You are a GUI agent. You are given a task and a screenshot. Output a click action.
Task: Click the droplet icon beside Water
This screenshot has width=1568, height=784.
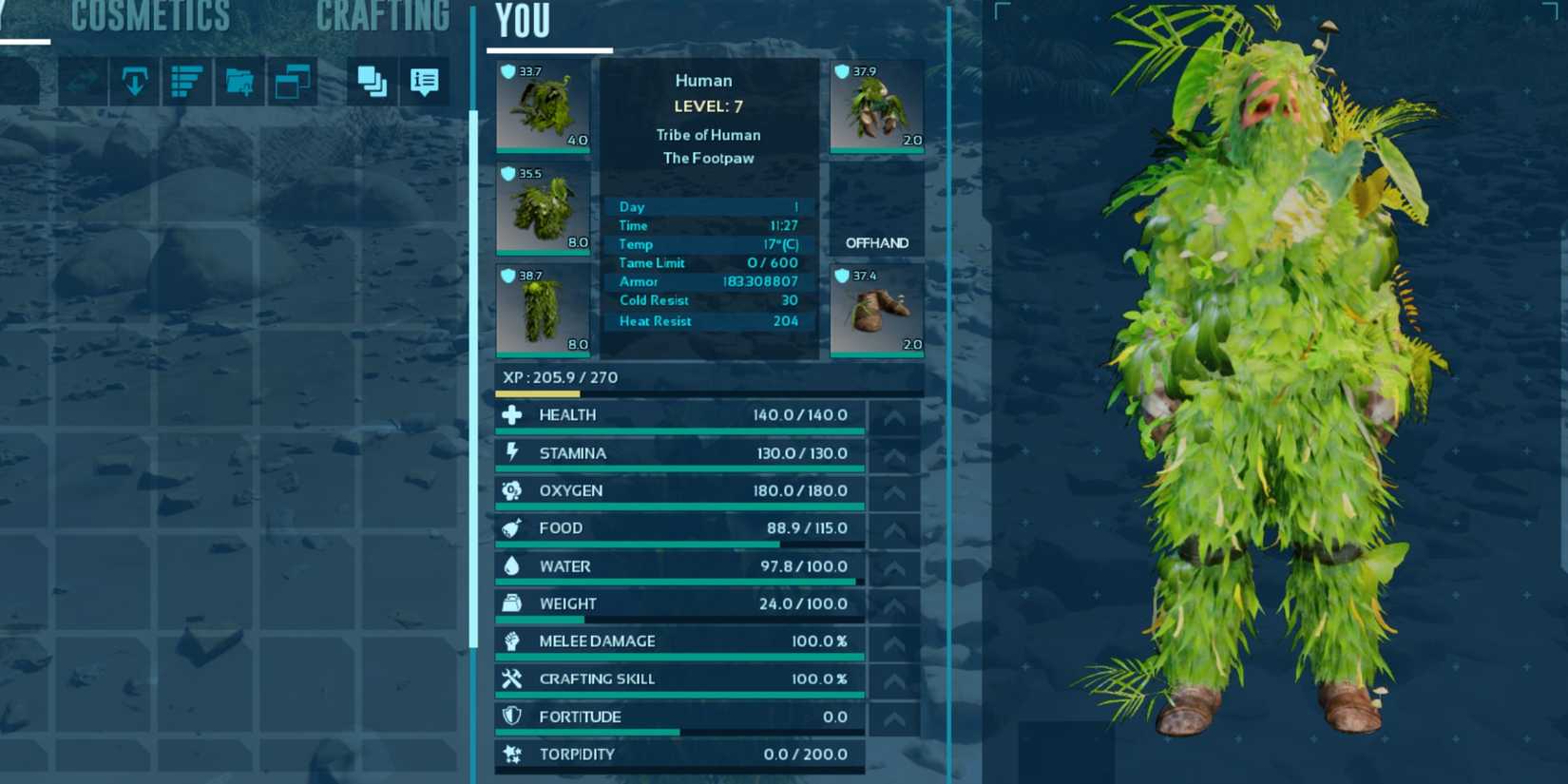click(513, 565)
